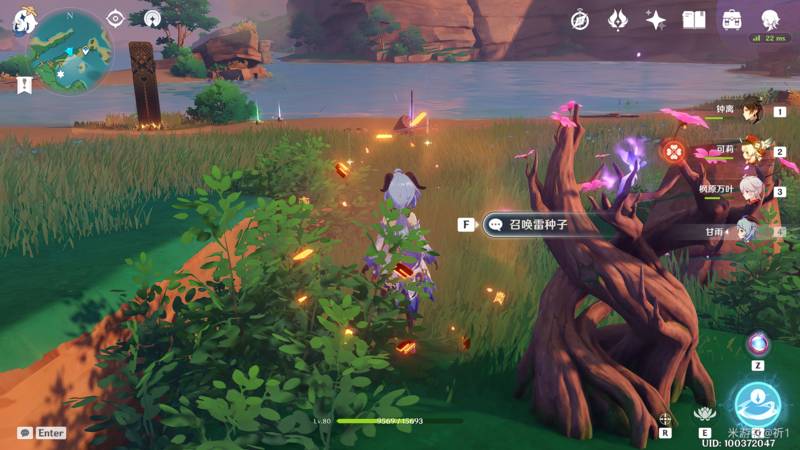
Task: Open the co-op mode icon
Action: click(151, 18)
